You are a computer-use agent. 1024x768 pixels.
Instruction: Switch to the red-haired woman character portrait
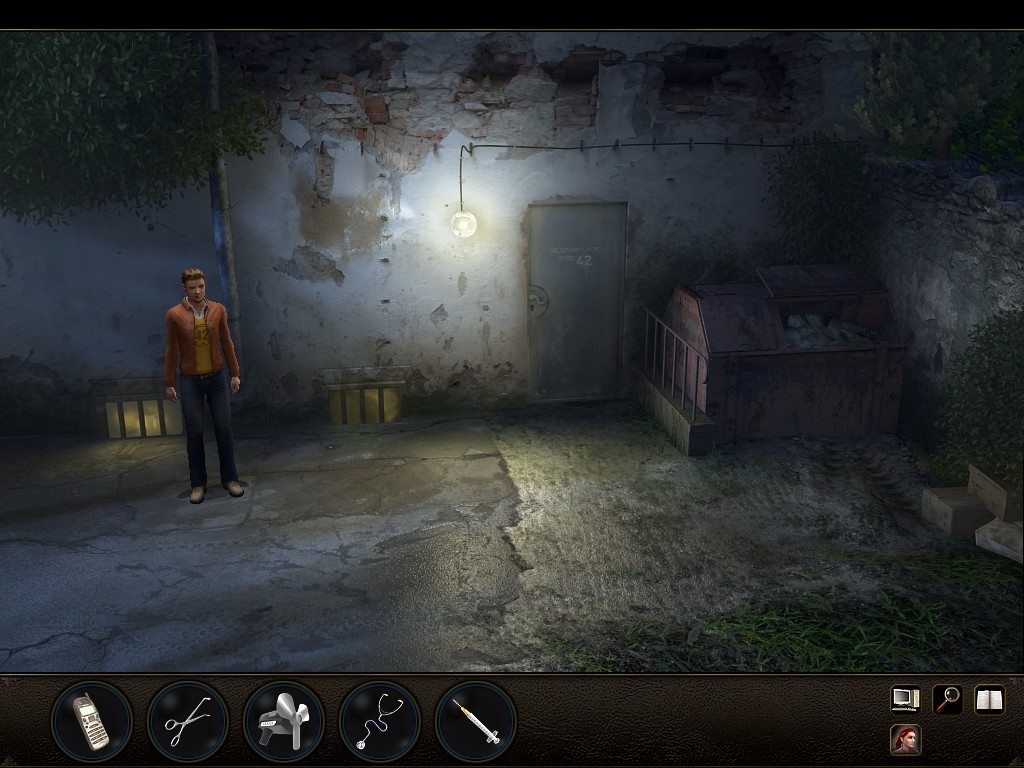tap(905, 740)
